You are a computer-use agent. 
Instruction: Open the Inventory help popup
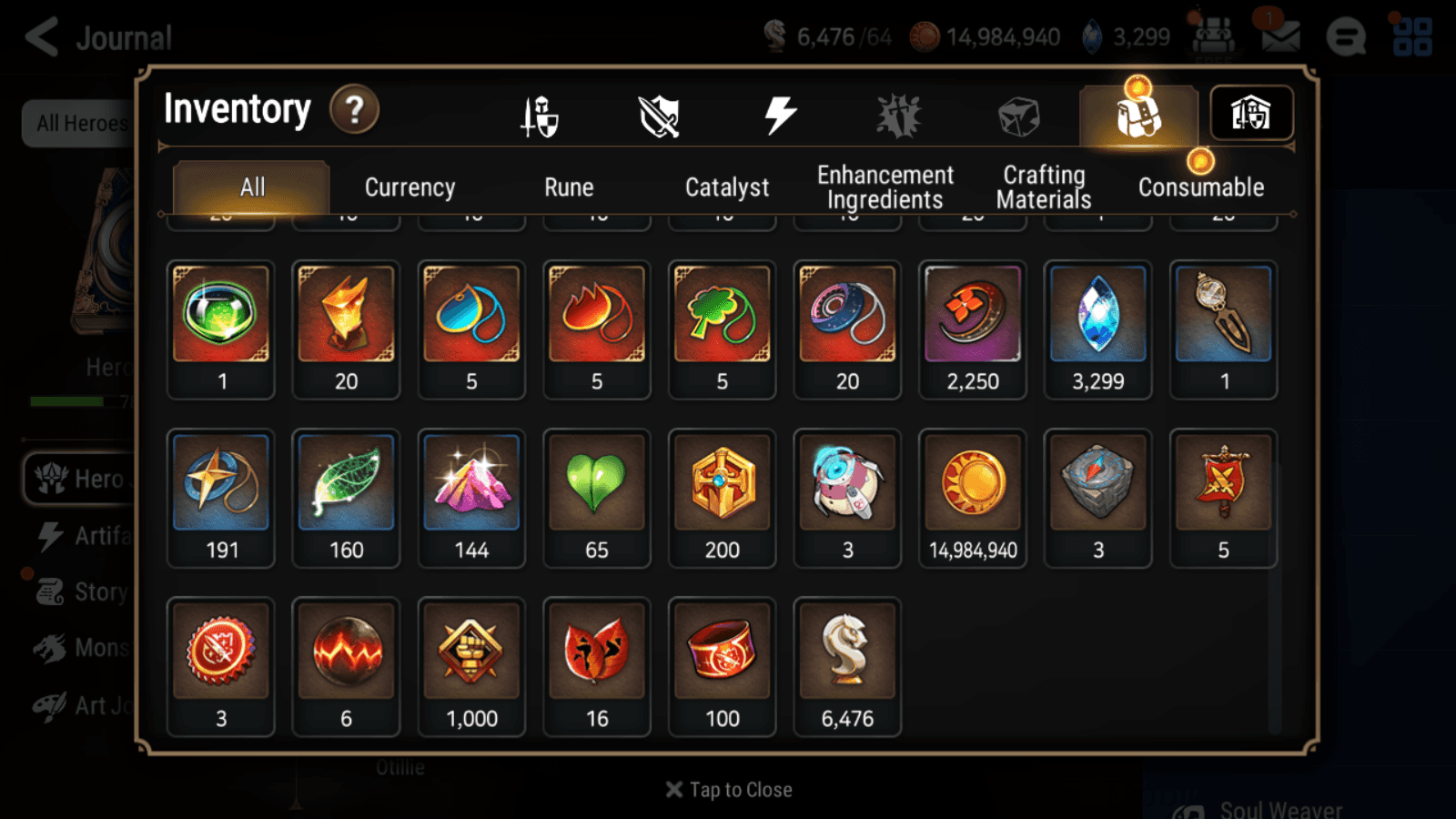[354, 109]
